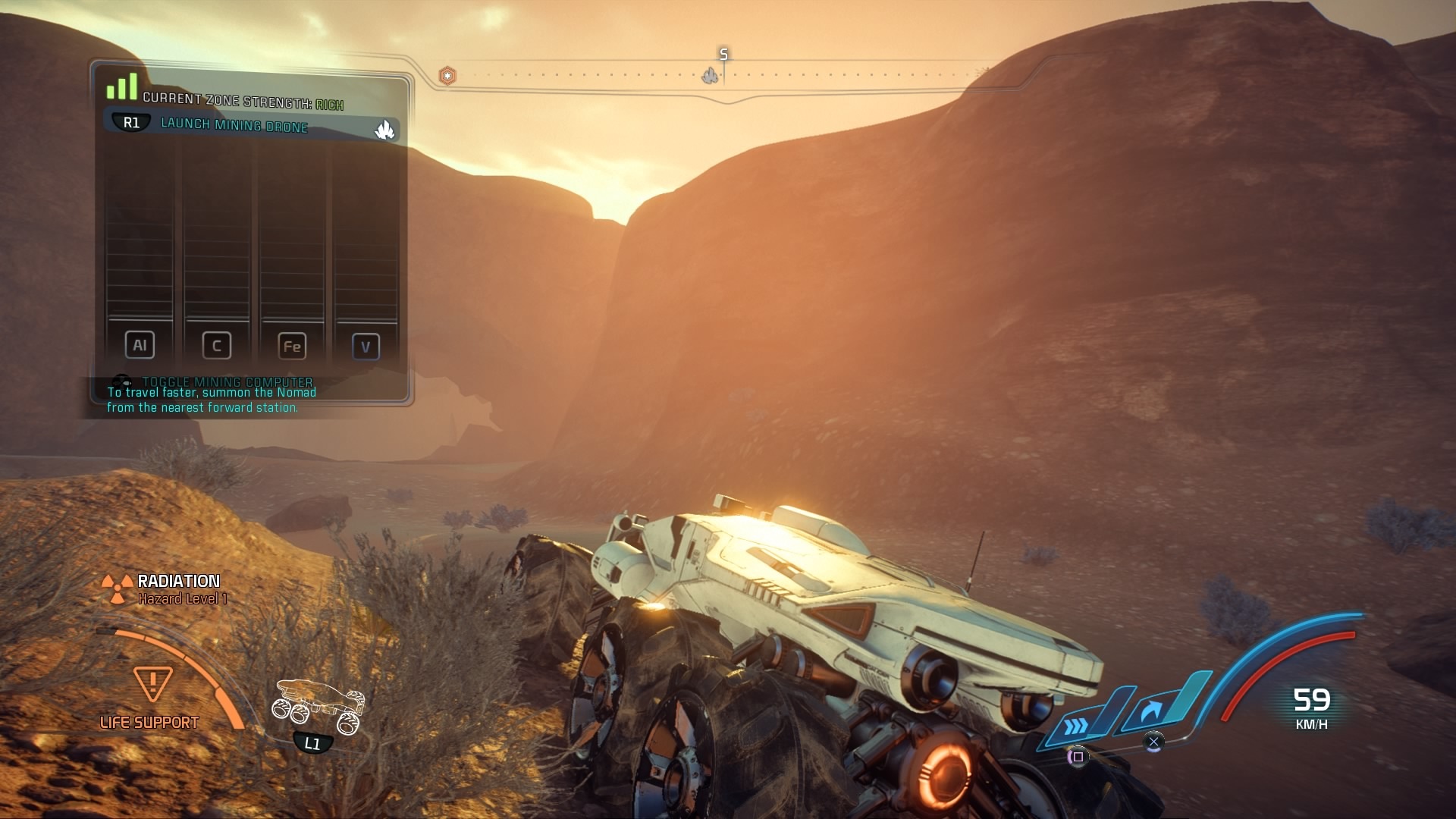The image size is (1456, 819).
Task: Select the V vanadium mineral column
Action: tap(366, 347)
